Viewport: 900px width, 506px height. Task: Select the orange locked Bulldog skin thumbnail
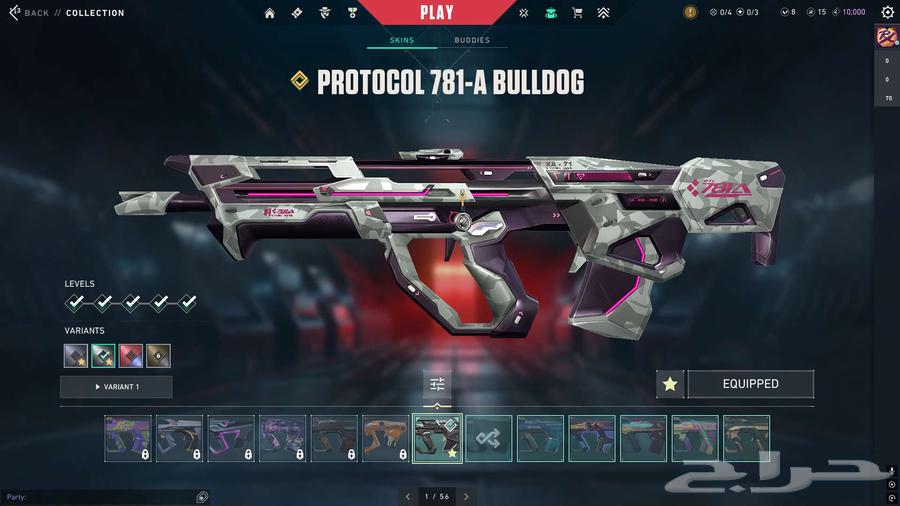coord(385,438)
